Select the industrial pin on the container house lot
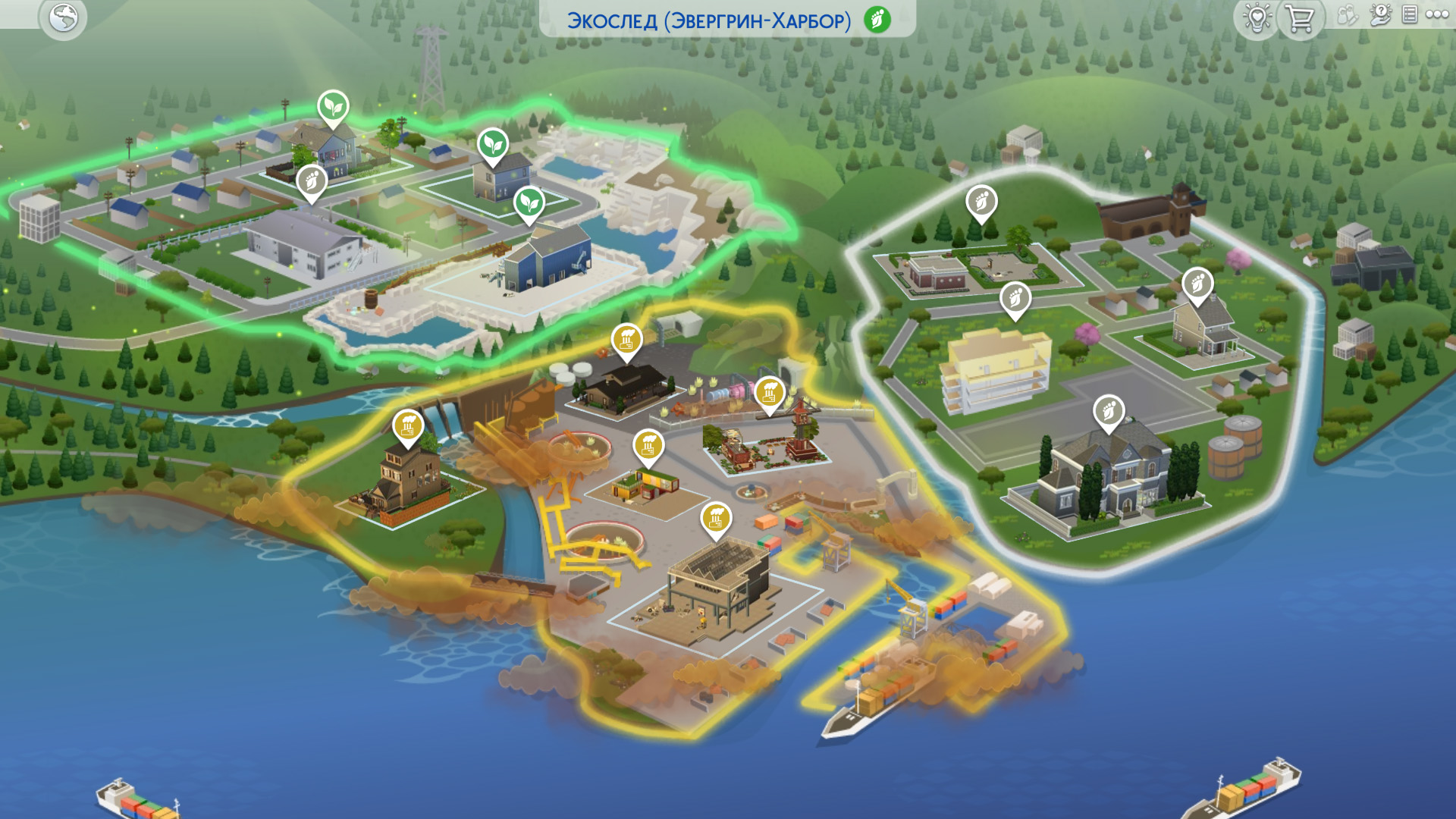Image resolution: width=1456 pixels, height=819 pixels. tap(648, 446)
